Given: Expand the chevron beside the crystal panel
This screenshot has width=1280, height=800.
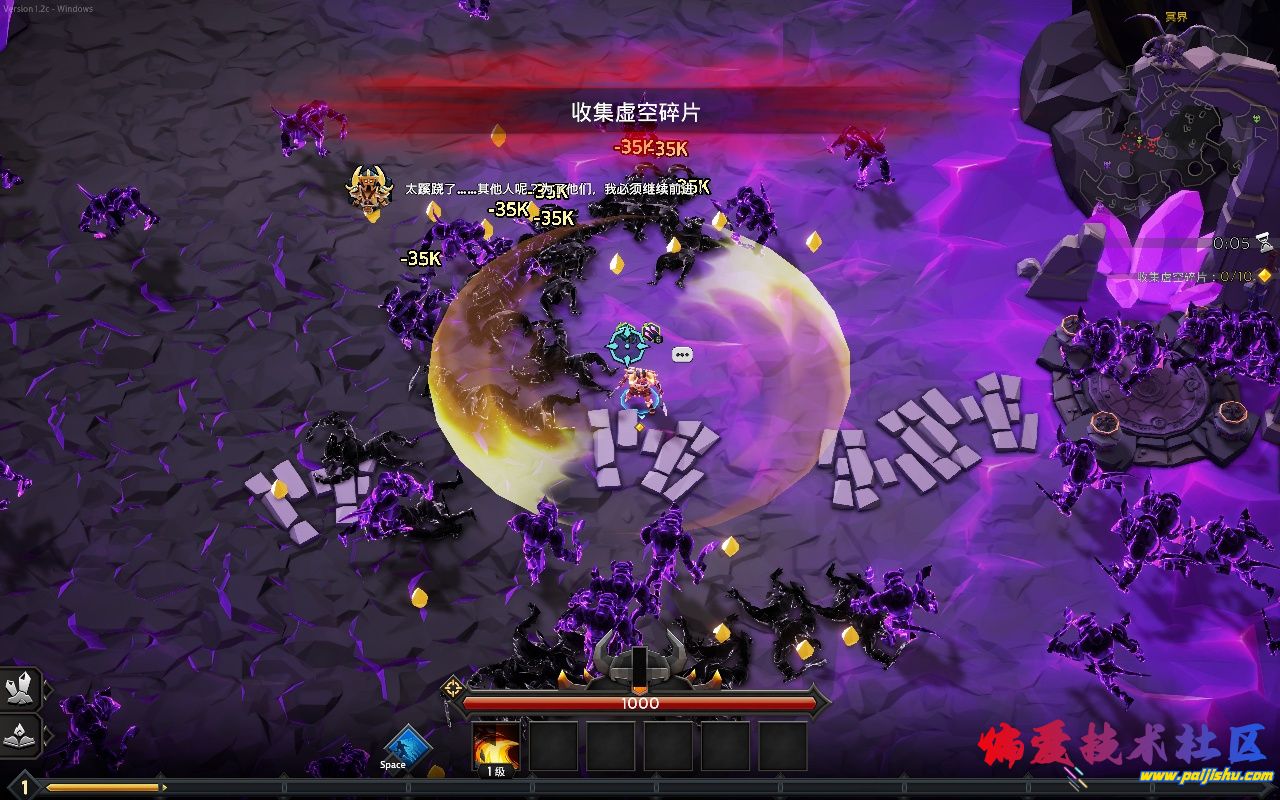Looking at the screenshot, I should pyautogui.click(x=48, y=688).
